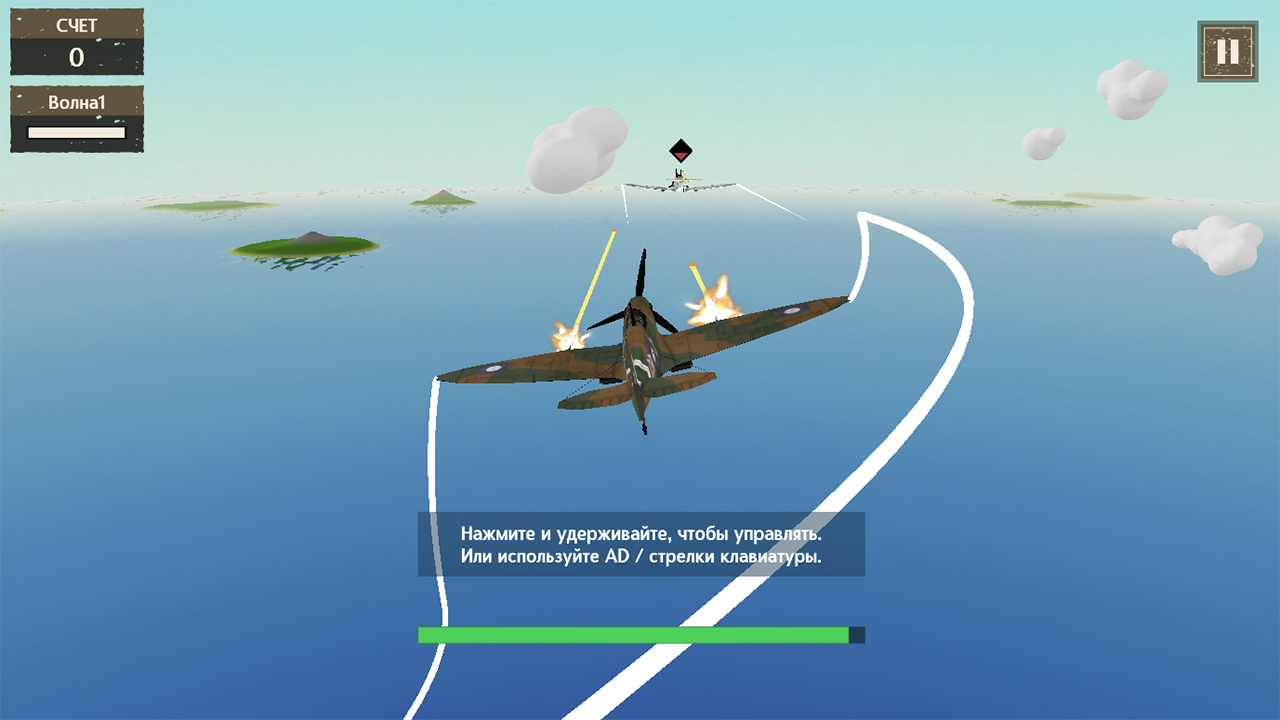Screen dimensions: 1280x720
Task: Click the number 0 in the score panel
Action: (76, 58)
